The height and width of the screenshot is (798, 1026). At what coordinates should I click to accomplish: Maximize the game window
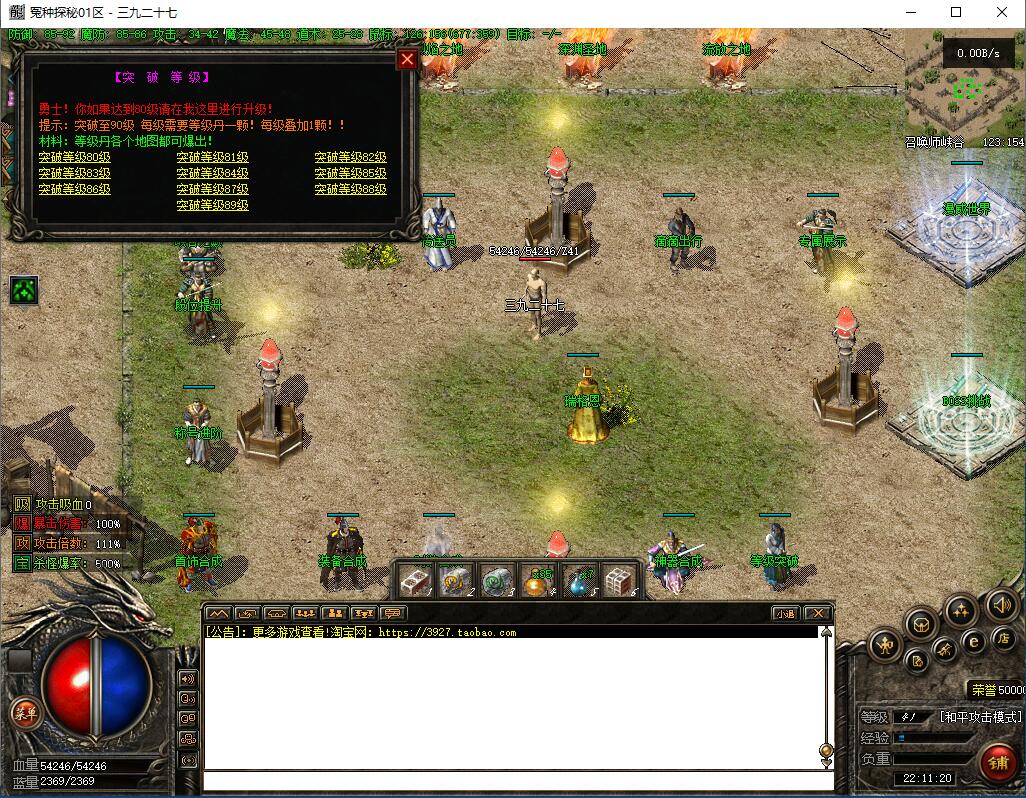[956, 13]
